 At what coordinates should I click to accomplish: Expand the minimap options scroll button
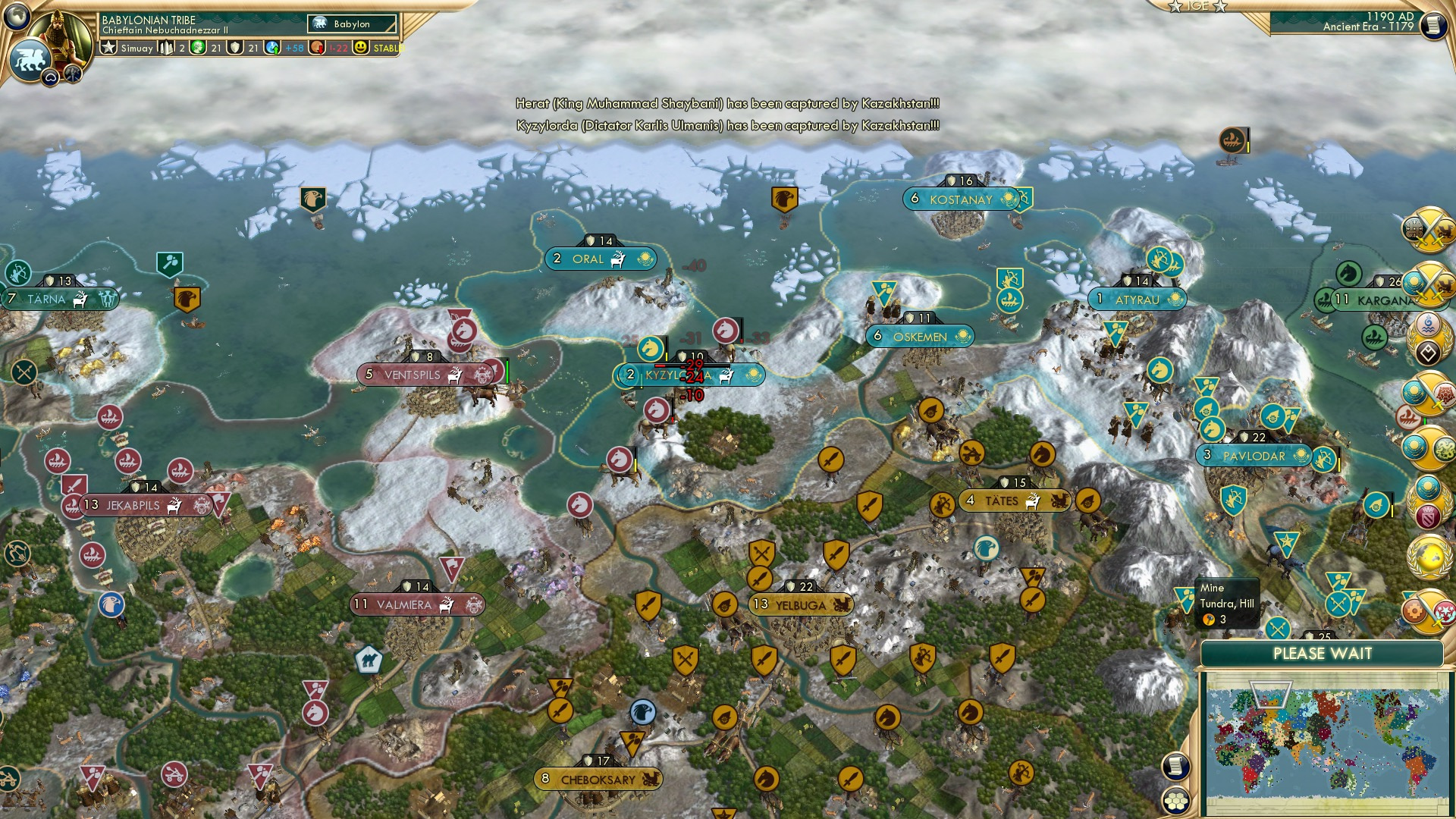(1175, 766)
